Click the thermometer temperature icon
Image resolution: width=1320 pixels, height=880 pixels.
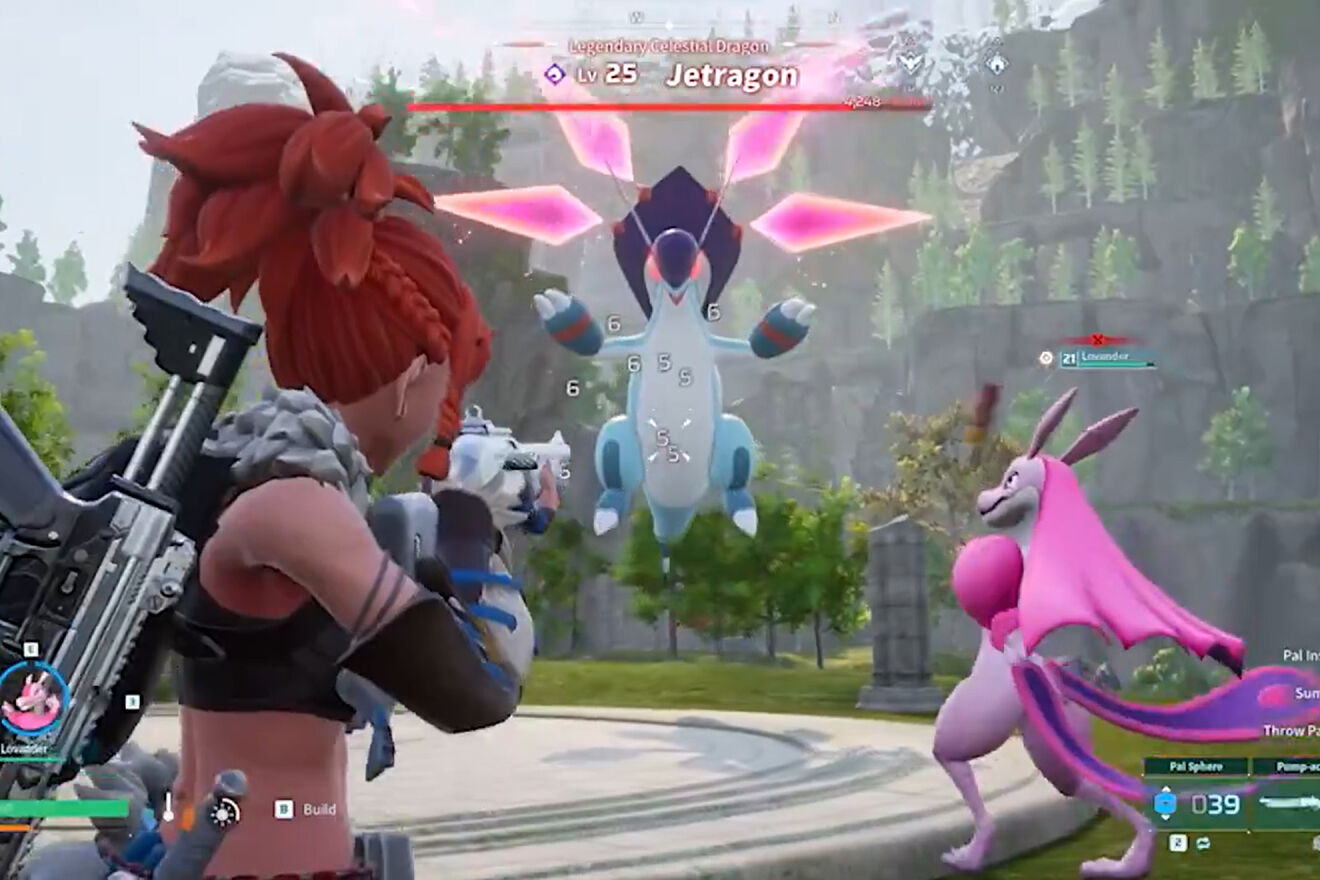tap(168, 808)
